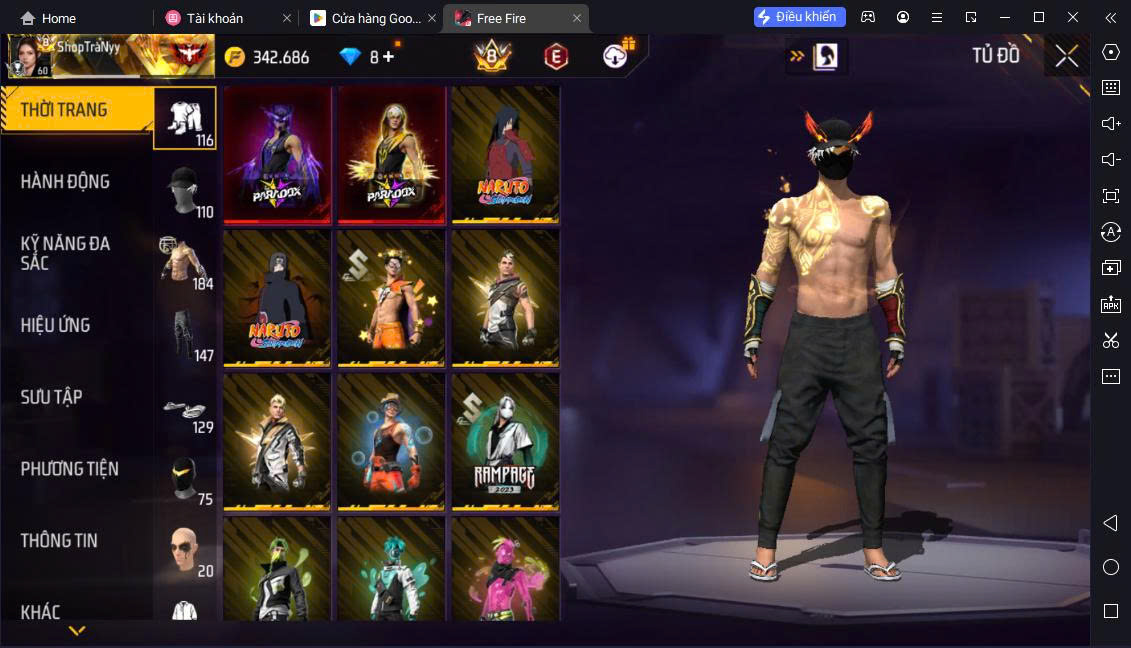Viewport: 1131px width, 648px height.
Task: Select the red-armored Naruto Shippuden outfit
Action: tap(505, 154)
